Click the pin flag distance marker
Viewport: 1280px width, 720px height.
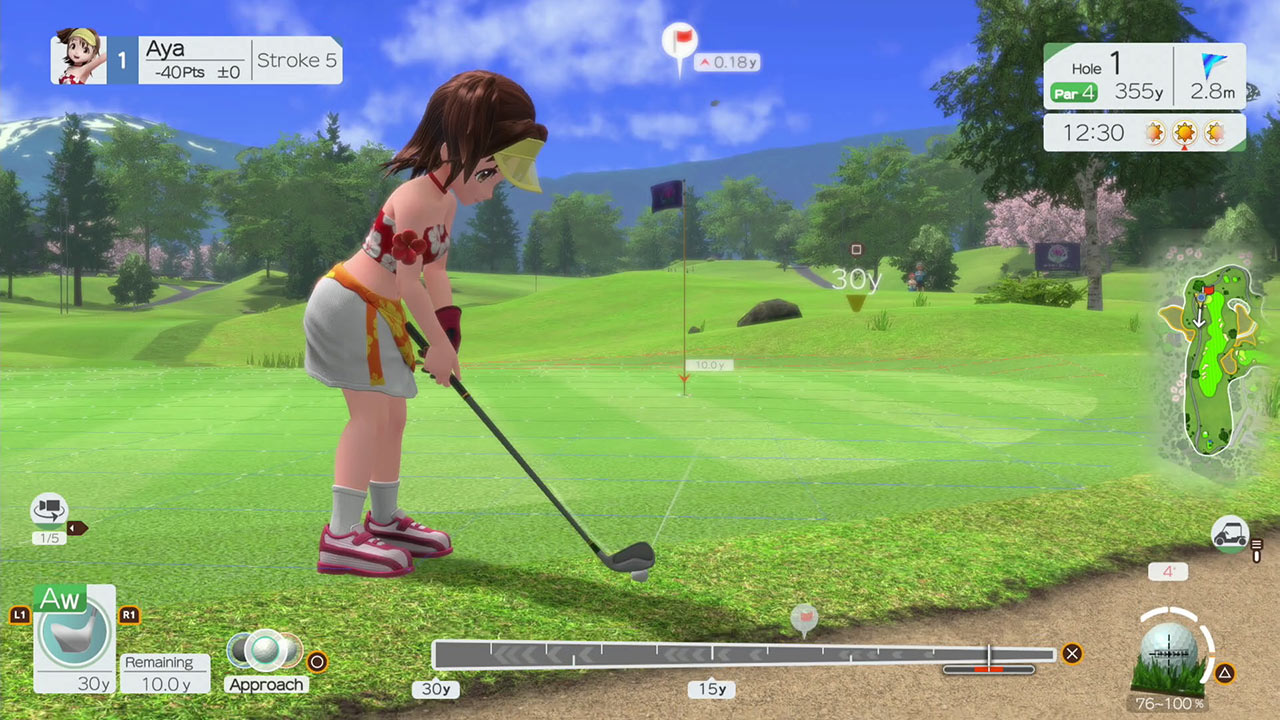[x=680, y=44]
